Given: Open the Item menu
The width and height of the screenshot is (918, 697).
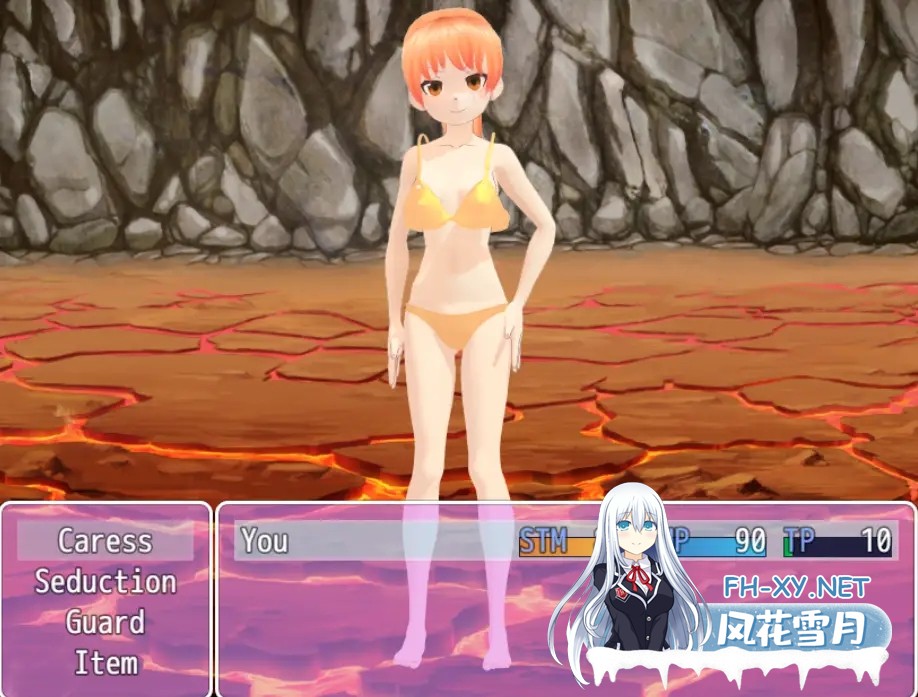Looking at the screenshot, I should click(105, 662).
